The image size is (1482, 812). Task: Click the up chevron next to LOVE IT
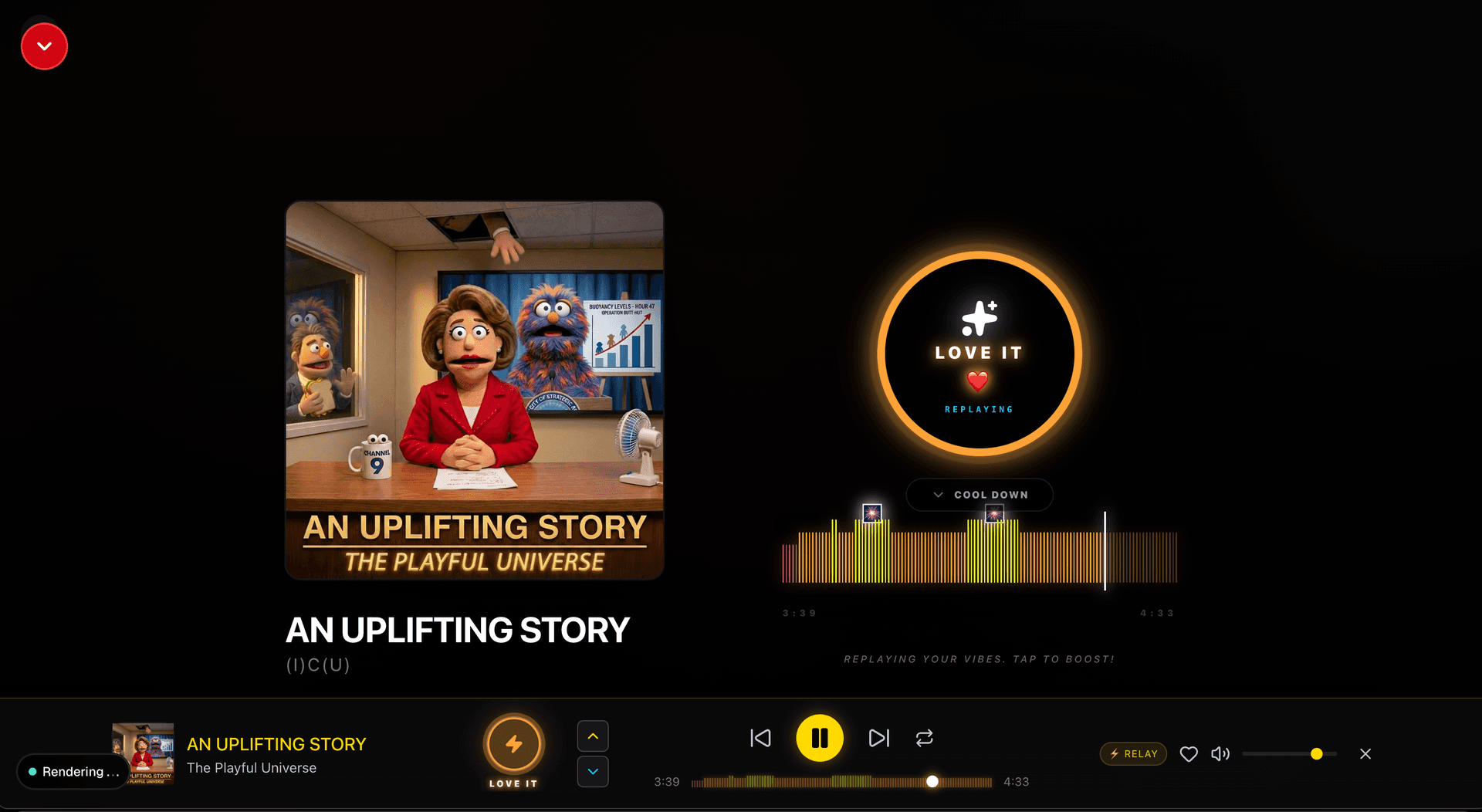(x=592, y=736)
